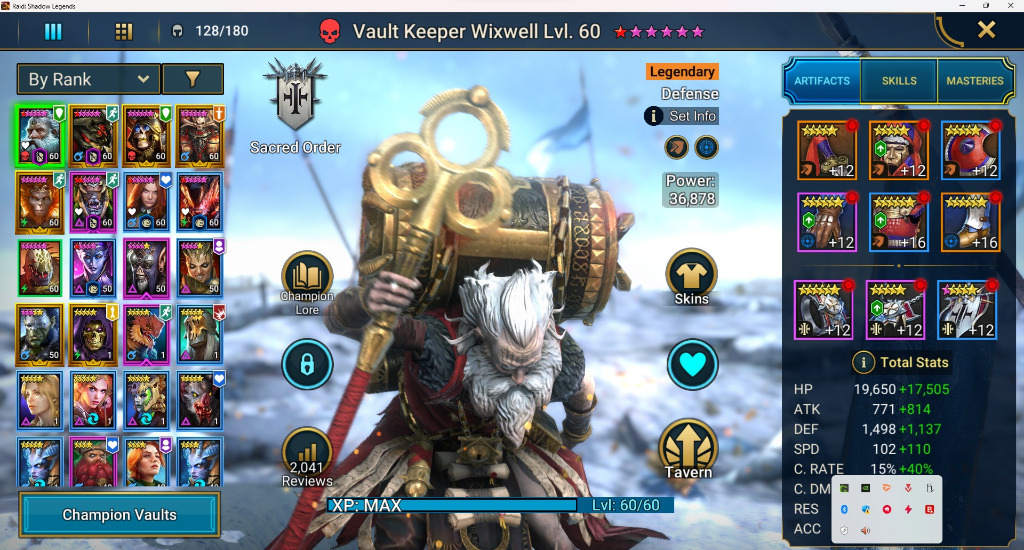This screenshot has height=550, width=1024.
Task: Switch to the list view with three bars
Action: click(53, 31)
